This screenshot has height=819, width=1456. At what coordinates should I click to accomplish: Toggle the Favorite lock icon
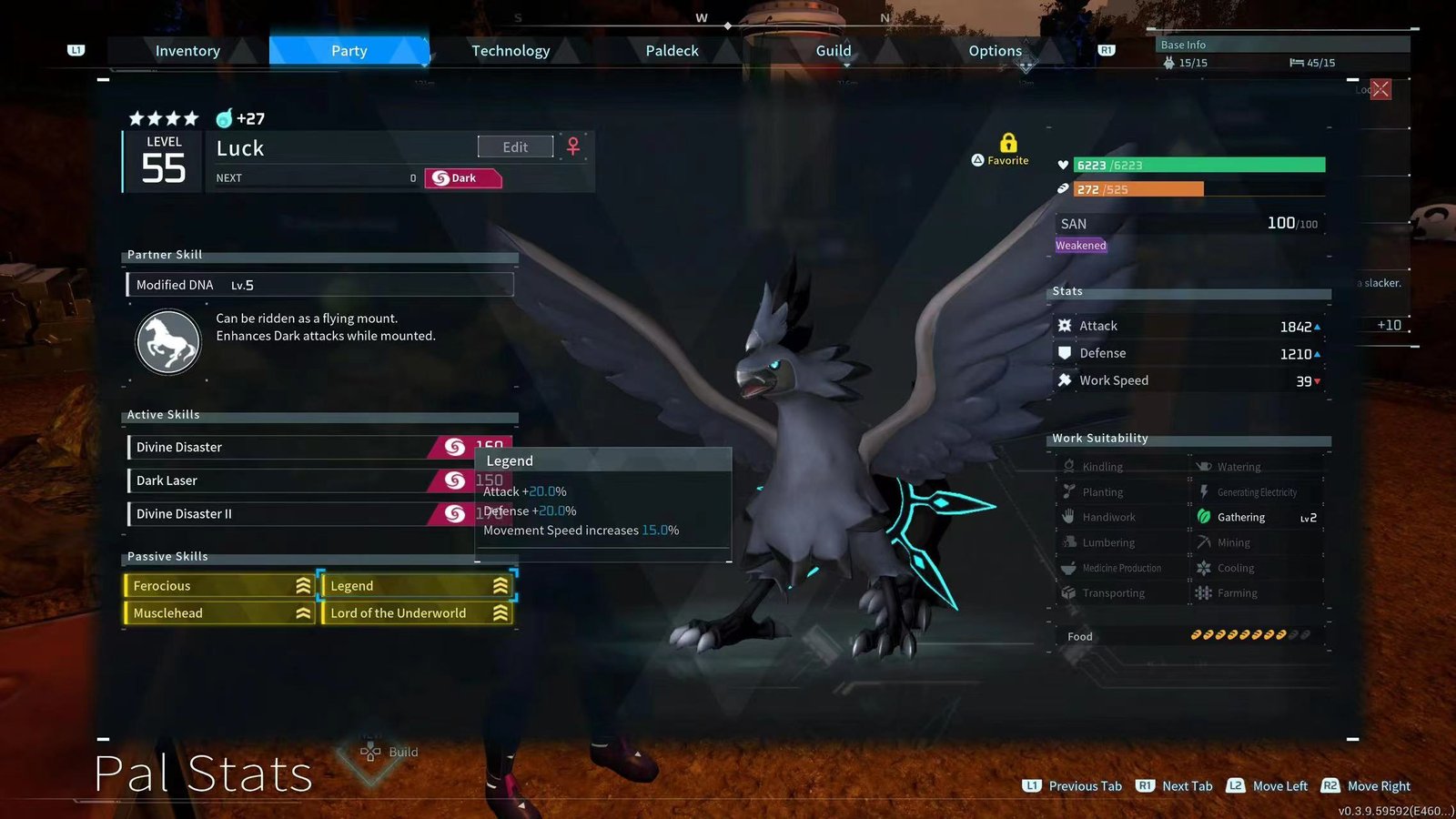point(1007,144)
